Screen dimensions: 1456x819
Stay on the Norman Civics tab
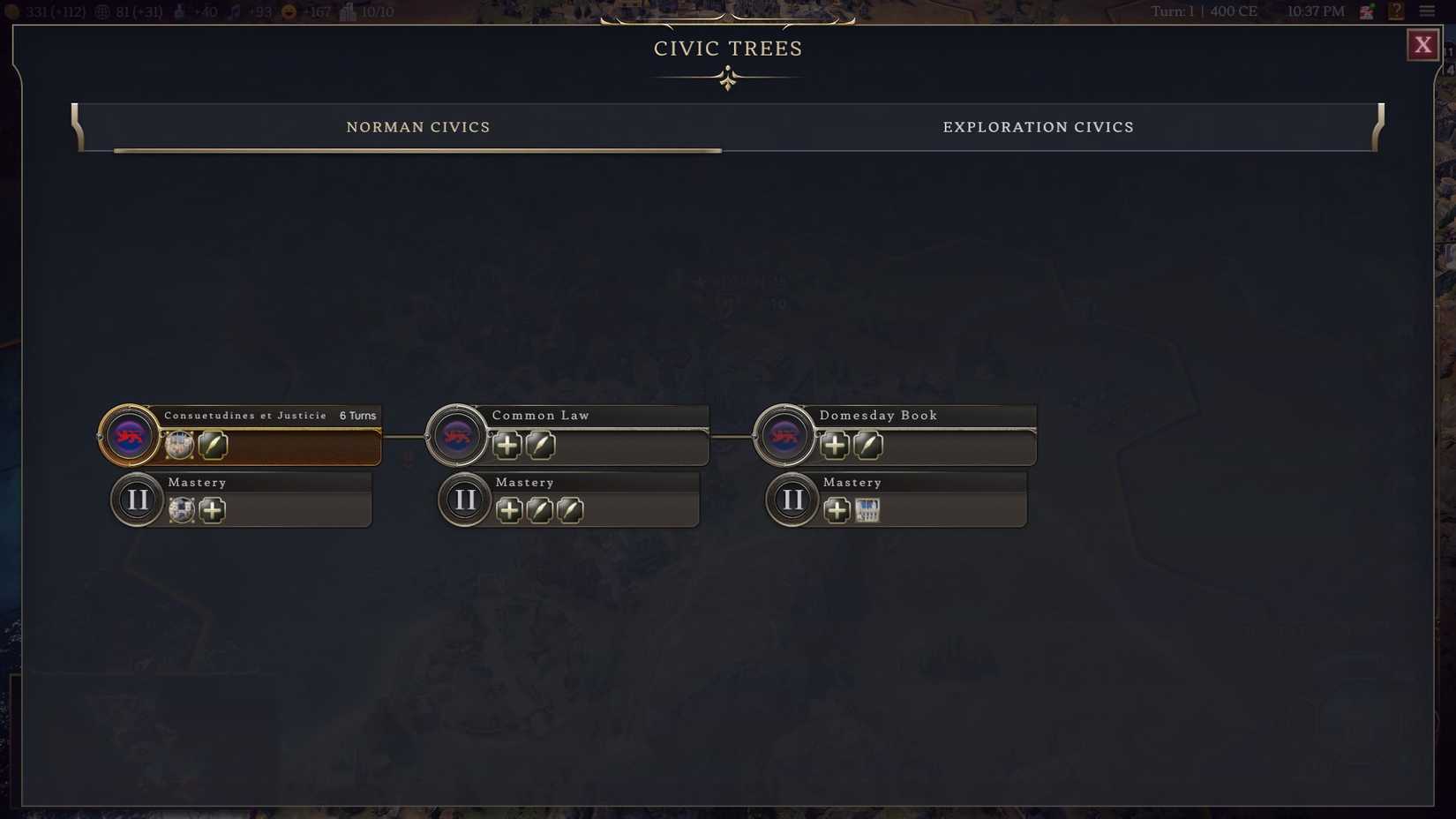(418, 127)
